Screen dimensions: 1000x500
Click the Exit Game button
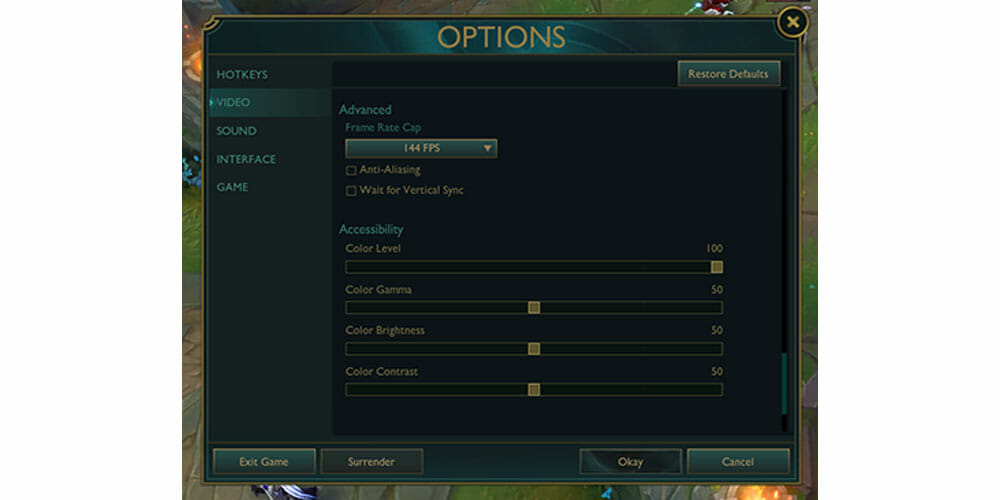point(264,462)
